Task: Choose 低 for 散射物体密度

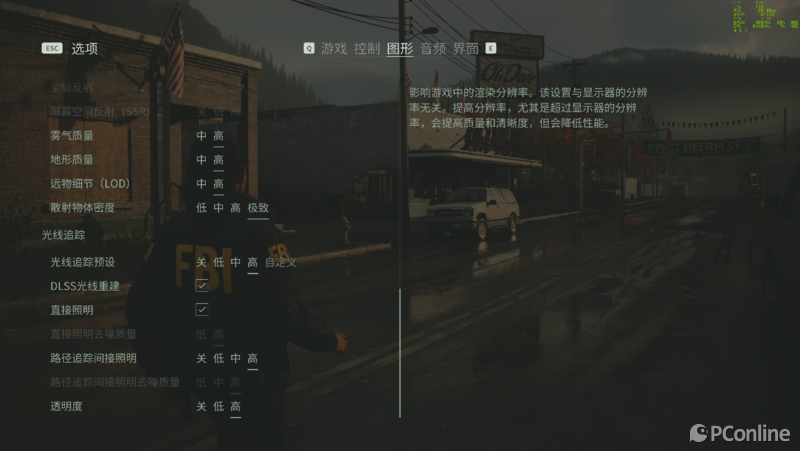Action: [201, 208]
